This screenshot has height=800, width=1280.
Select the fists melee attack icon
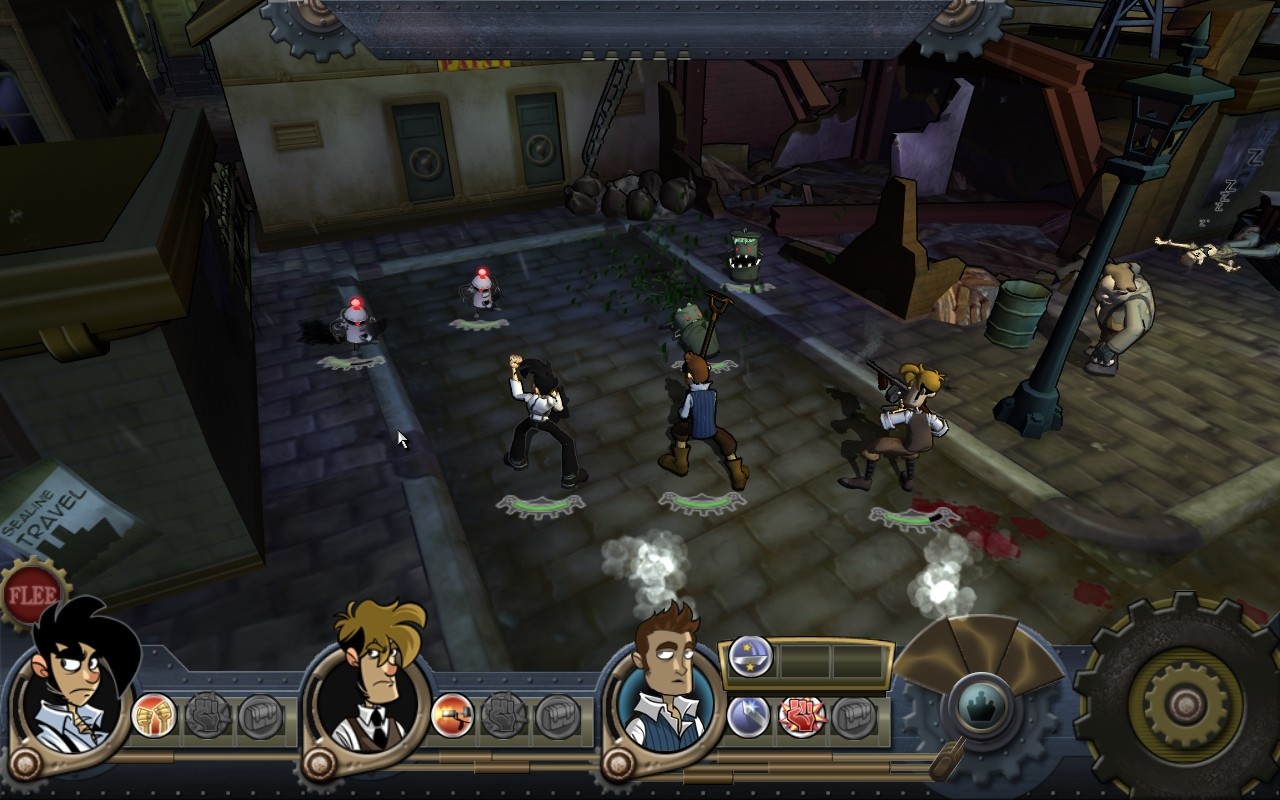pyautogui.click(x=152, y=716)
